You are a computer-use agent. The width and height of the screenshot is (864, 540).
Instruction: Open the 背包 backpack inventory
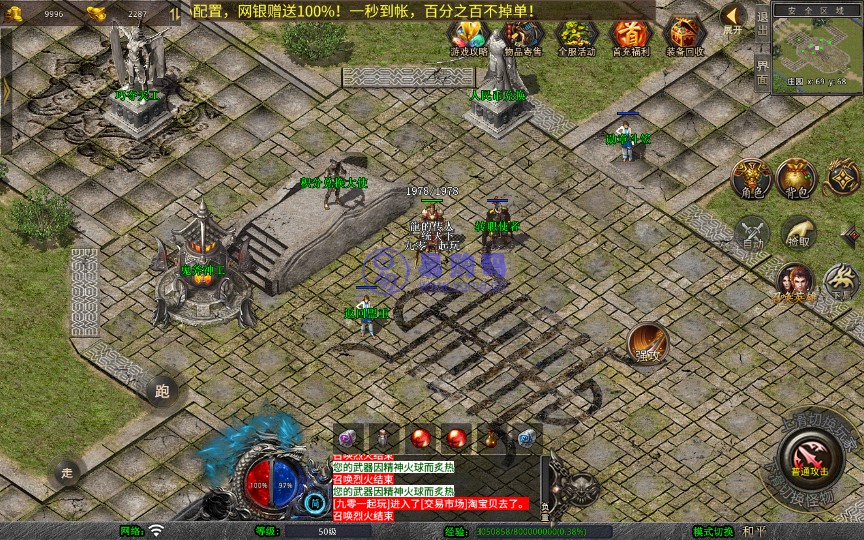[x=797, y=177]
